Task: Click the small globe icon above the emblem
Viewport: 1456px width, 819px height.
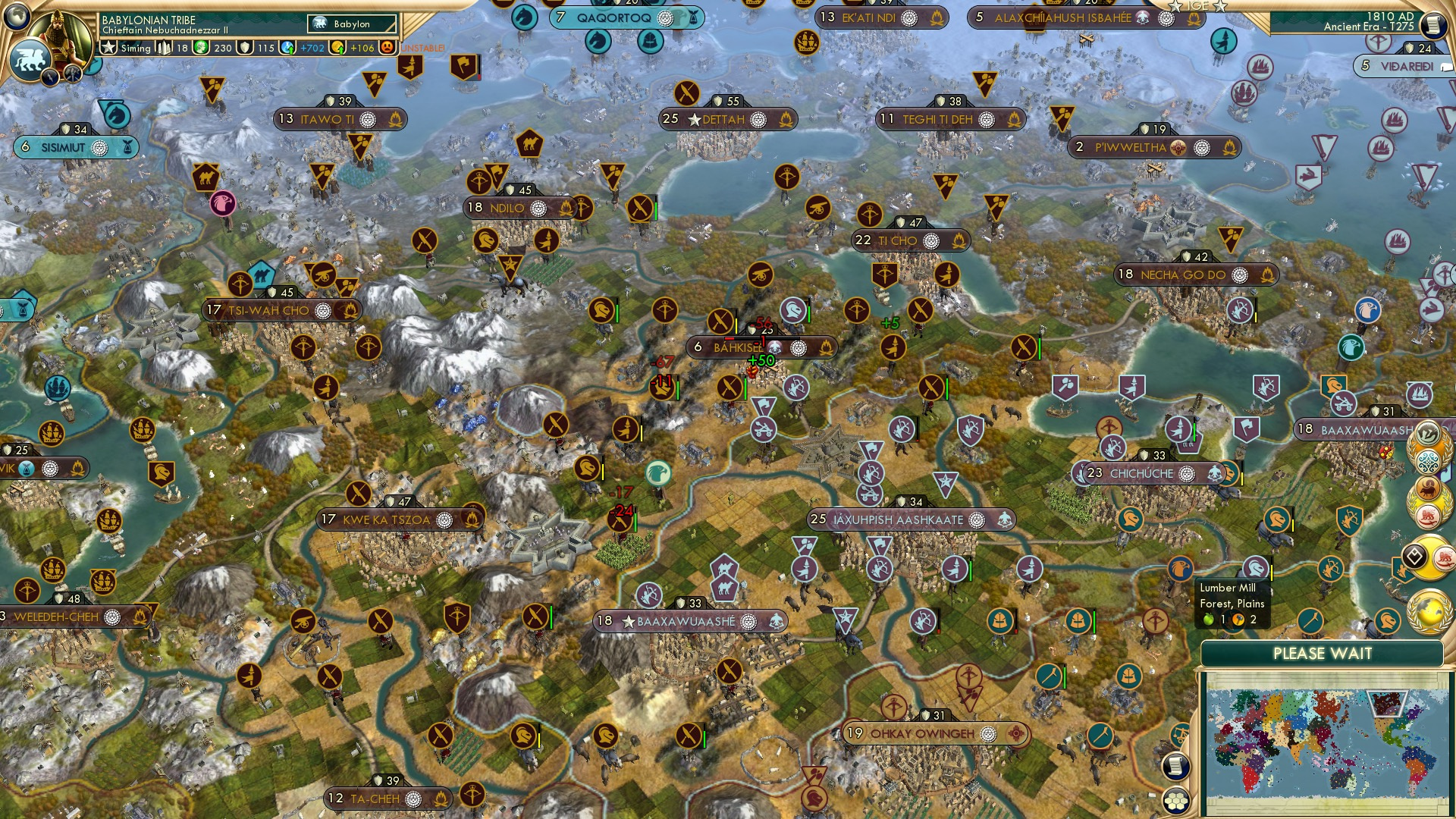Action: tap(16, 17)
